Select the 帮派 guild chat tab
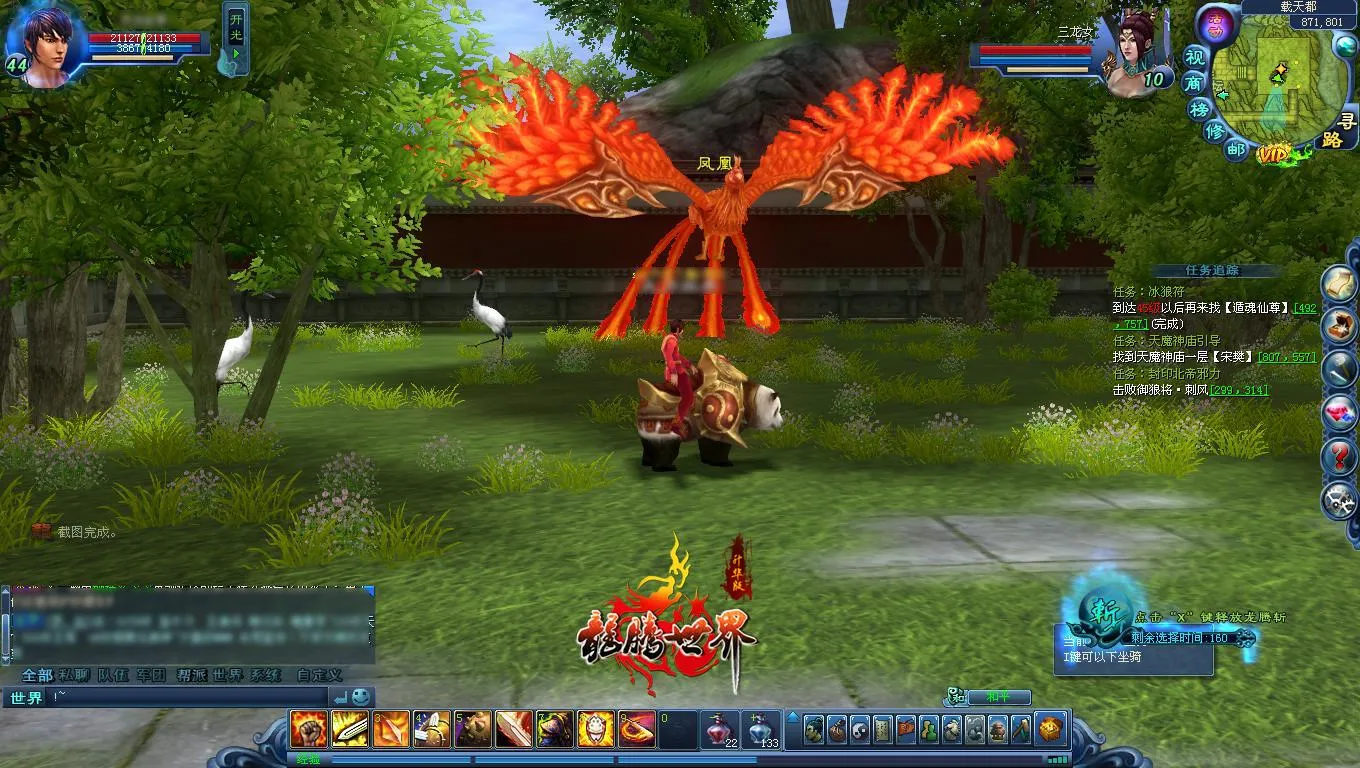Viewport: 1360px width, 768px height. click(x=190, y=675)
